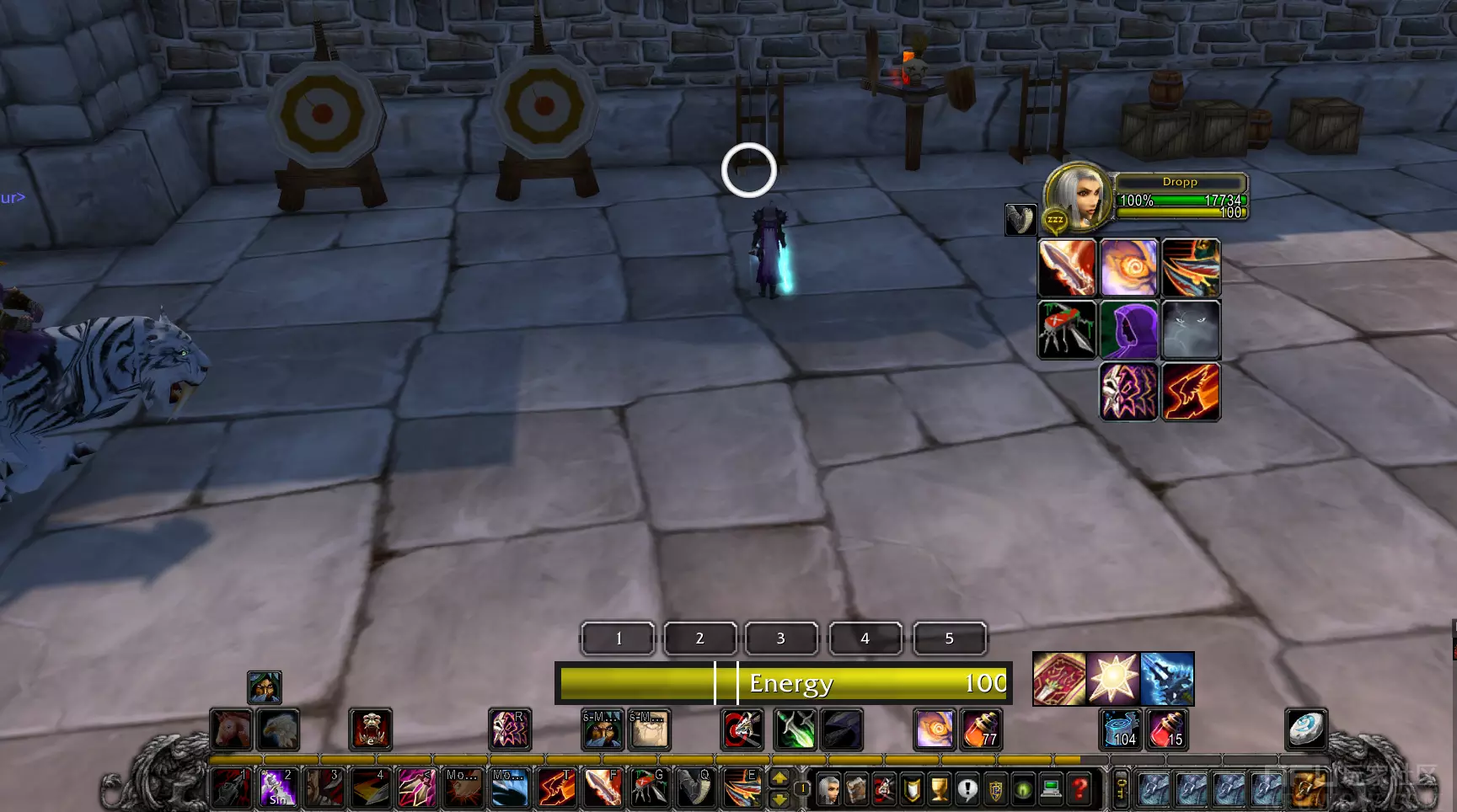Open the leather backpack bag slot
1457x812 pixels.
coord(1308,789)
